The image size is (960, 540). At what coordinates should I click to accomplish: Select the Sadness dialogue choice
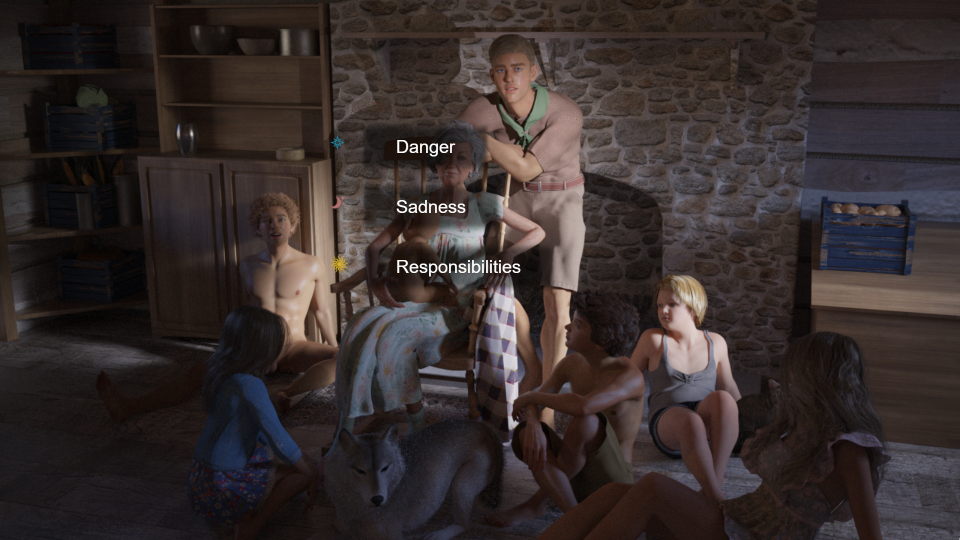click(x=430, y=208)
